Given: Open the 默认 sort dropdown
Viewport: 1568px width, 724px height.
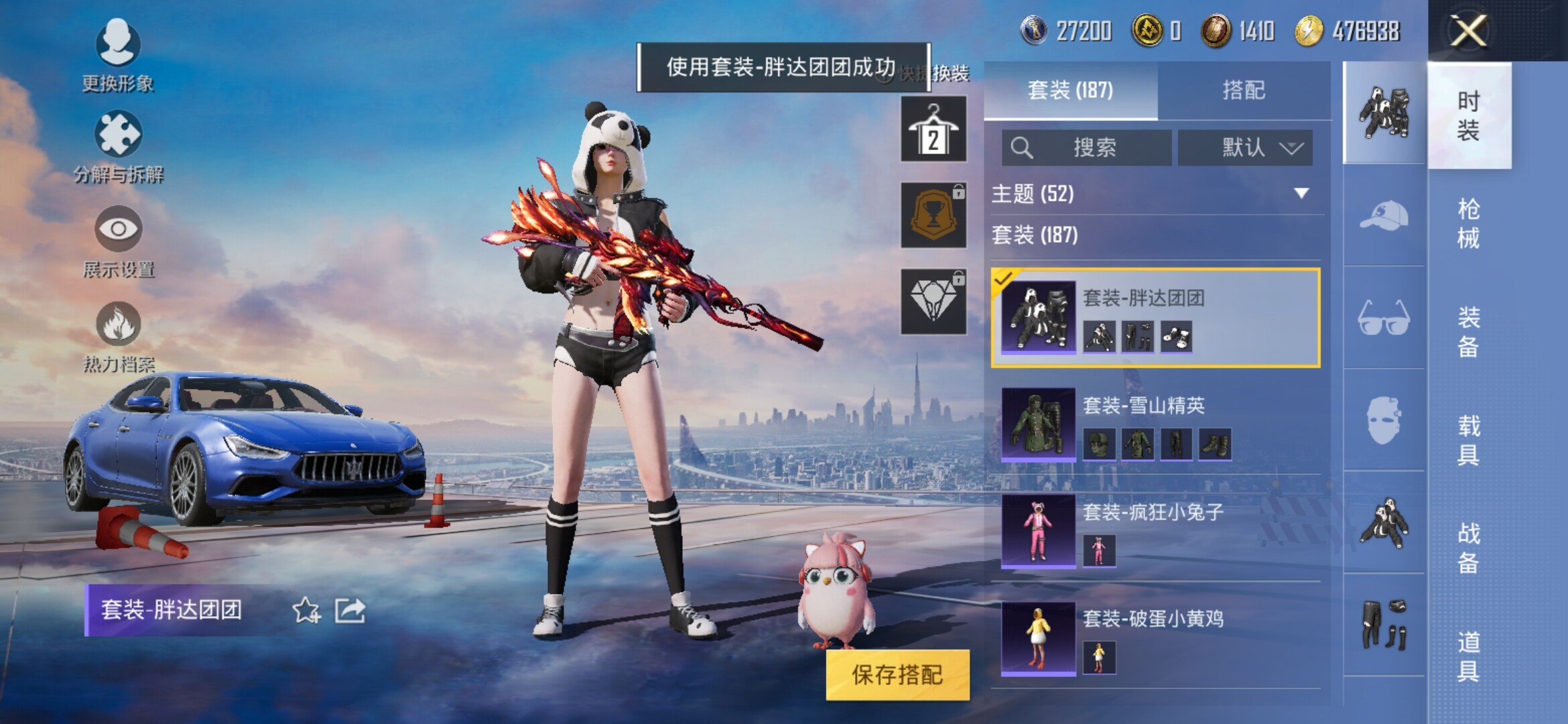Looking at the screenshot, I should tap(1244, 147).
